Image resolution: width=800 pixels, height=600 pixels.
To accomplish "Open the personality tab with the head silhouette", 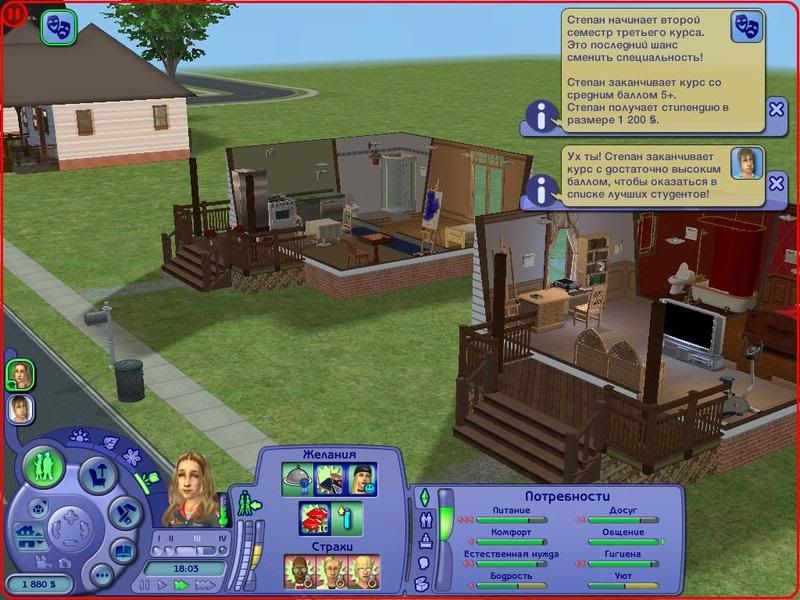I will [x=424, y=565].
